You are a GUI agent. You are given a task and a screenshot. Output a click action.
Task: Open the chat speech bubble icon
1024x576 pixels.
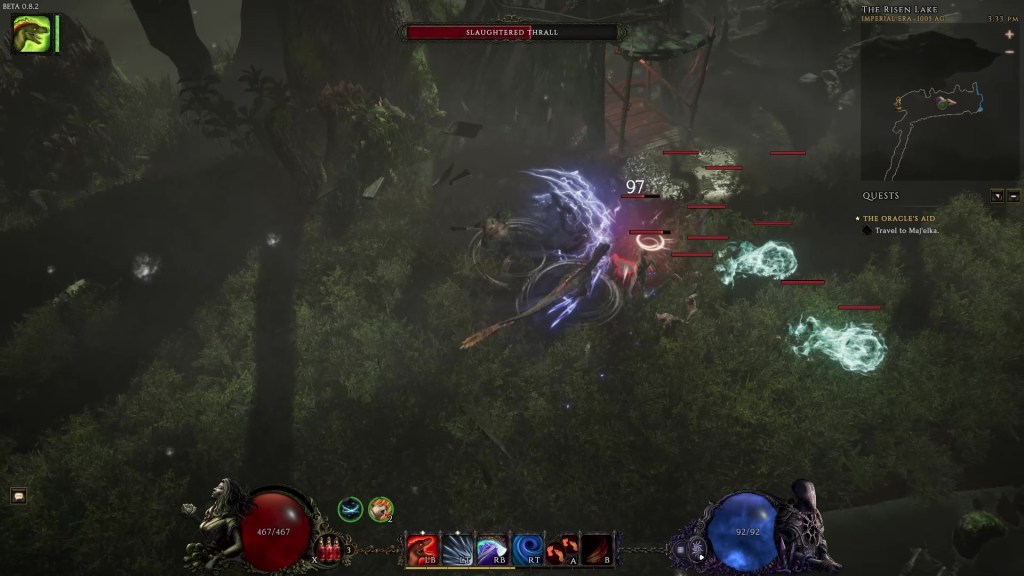(18, 496)
